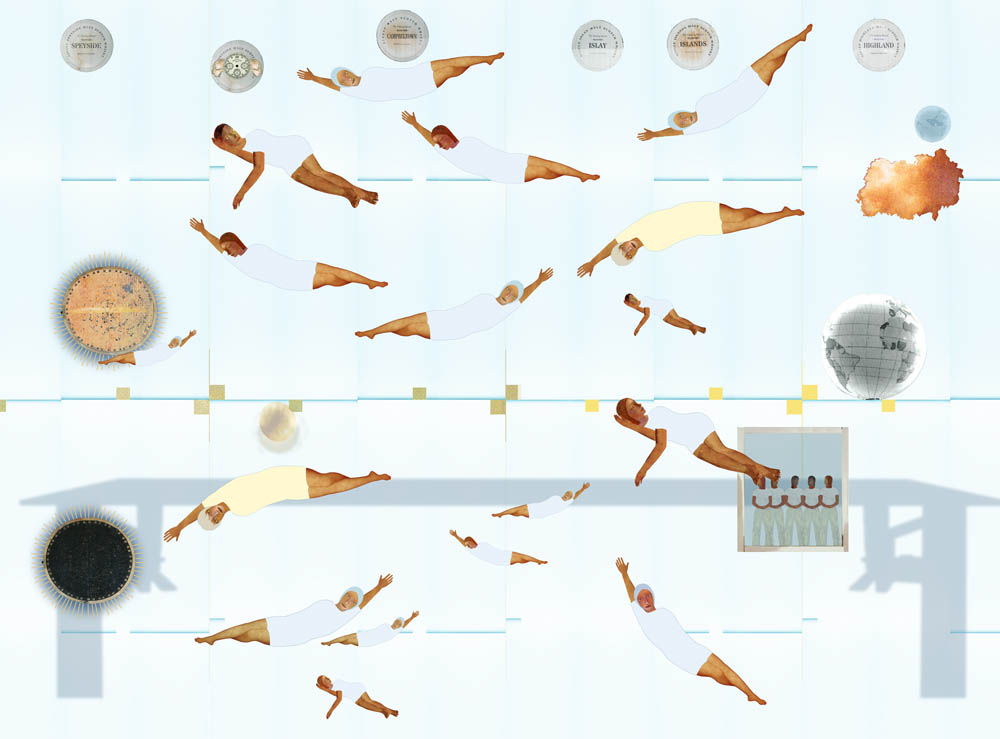Select the Speyside round label

pos(87,46)
